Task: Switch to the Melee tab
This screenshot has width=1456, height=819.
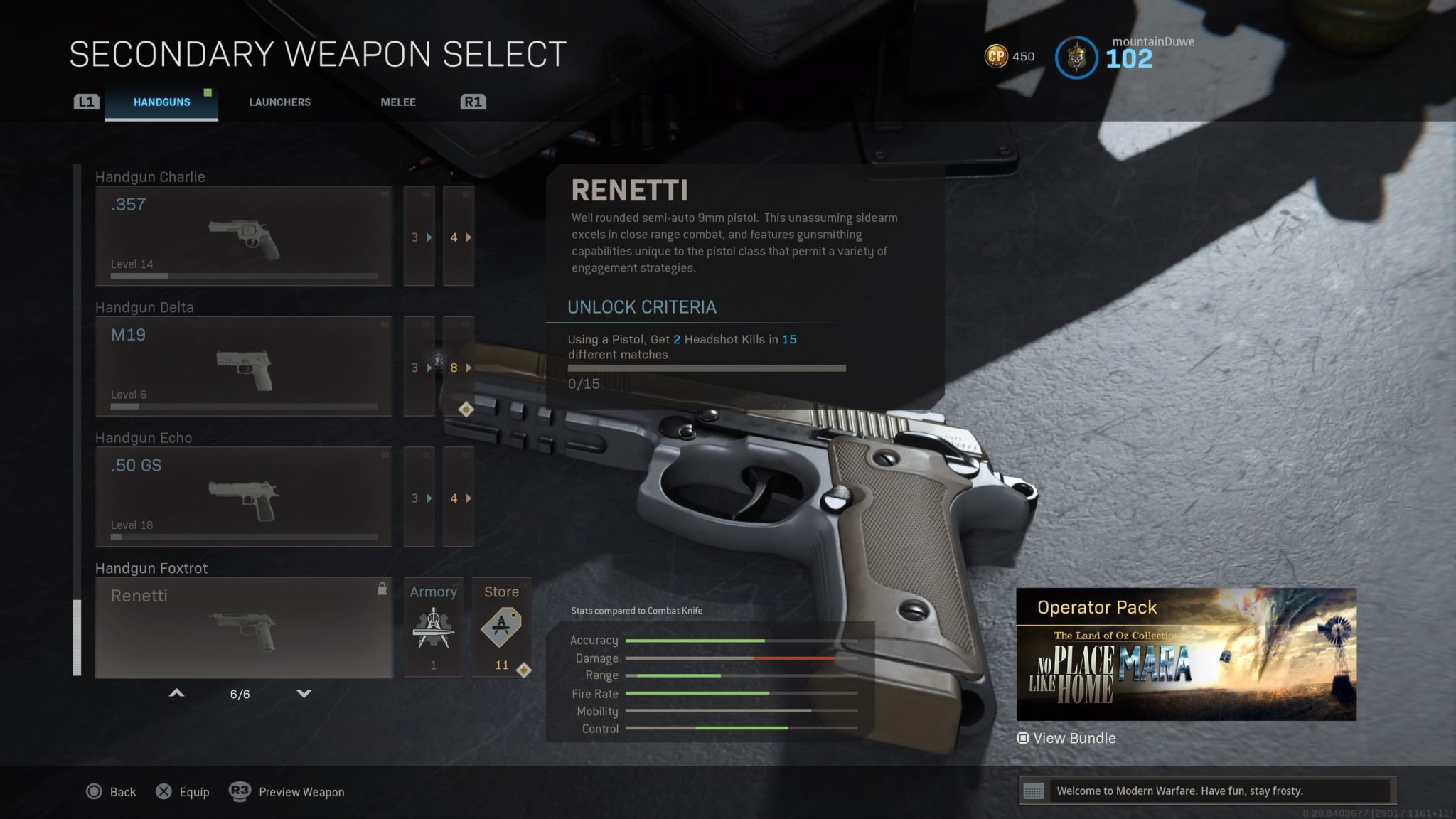Action: pos(397,102)
